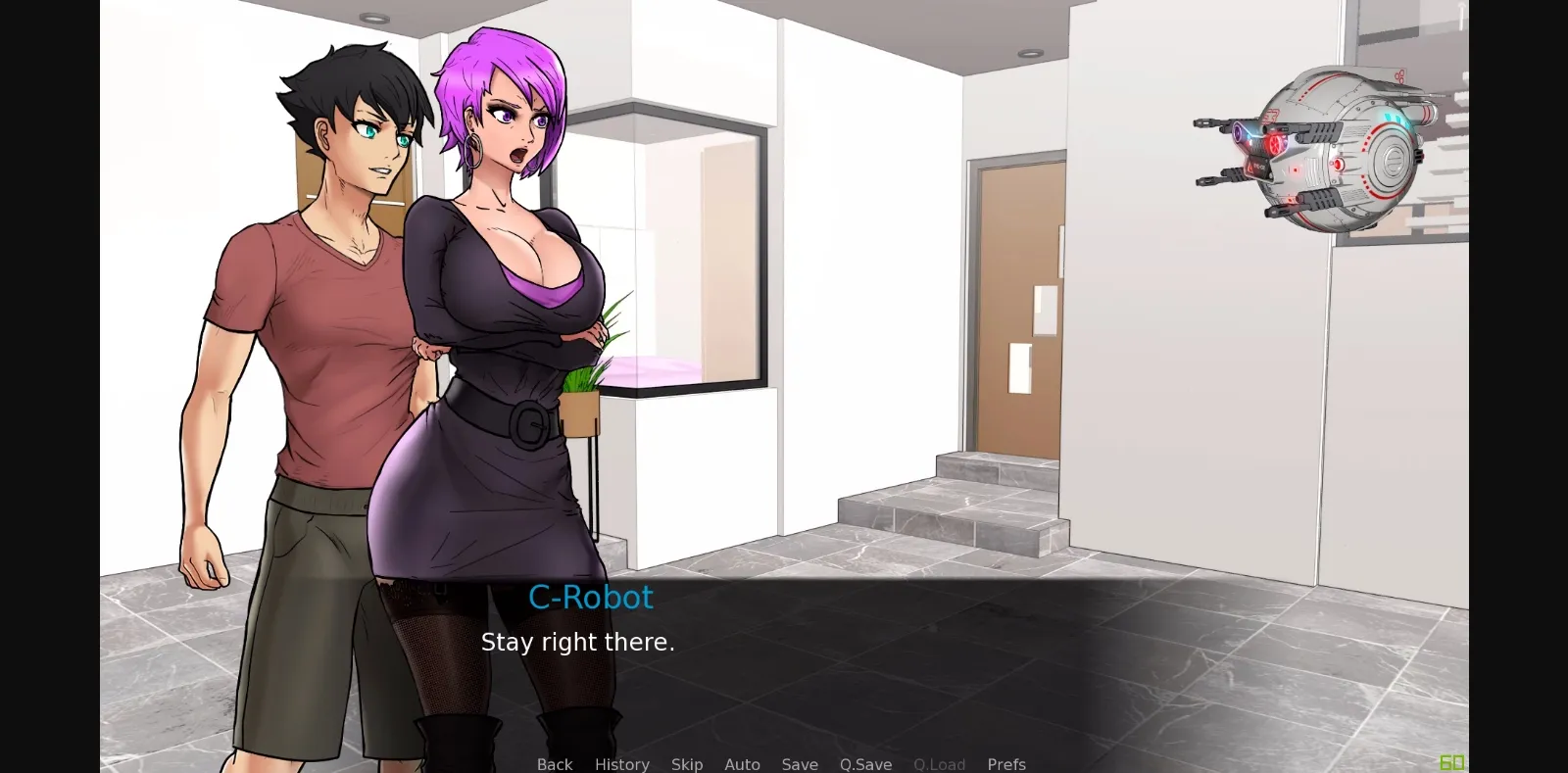Open the Prefs settings screen

point(1006,764)
